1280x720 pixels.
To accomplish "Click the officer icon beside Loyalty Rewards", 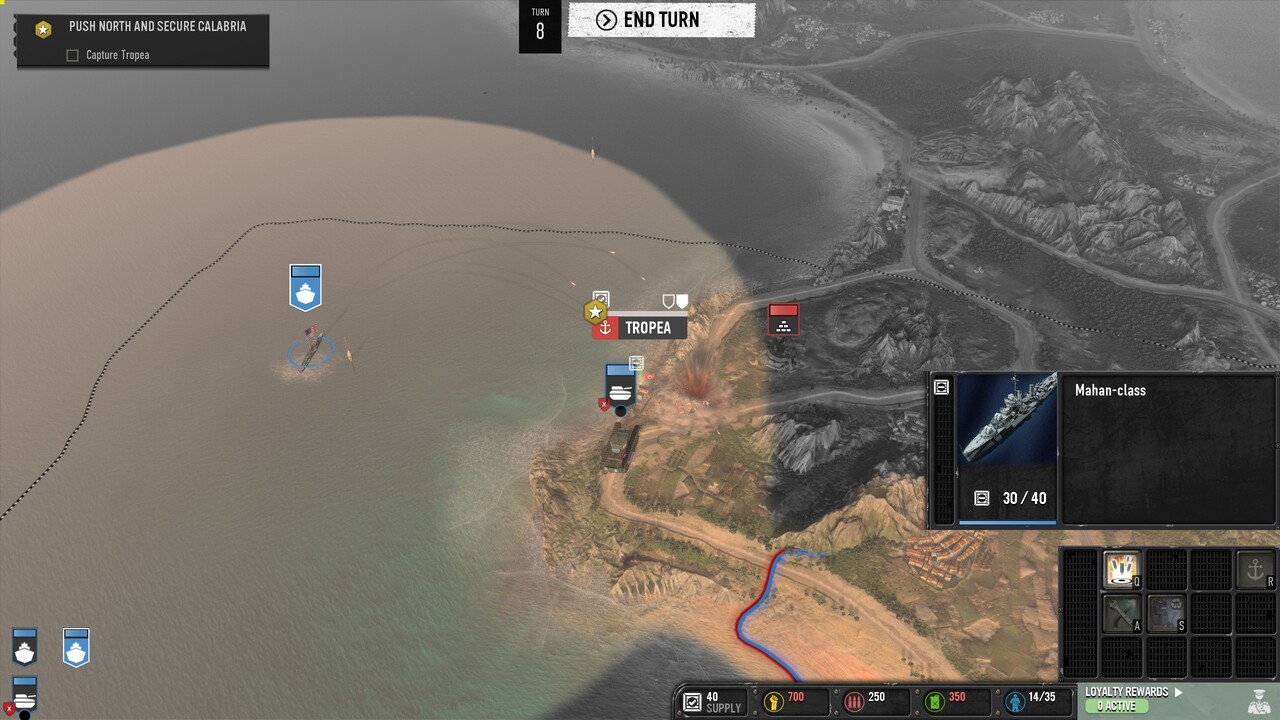I will tap(1259, 699).
